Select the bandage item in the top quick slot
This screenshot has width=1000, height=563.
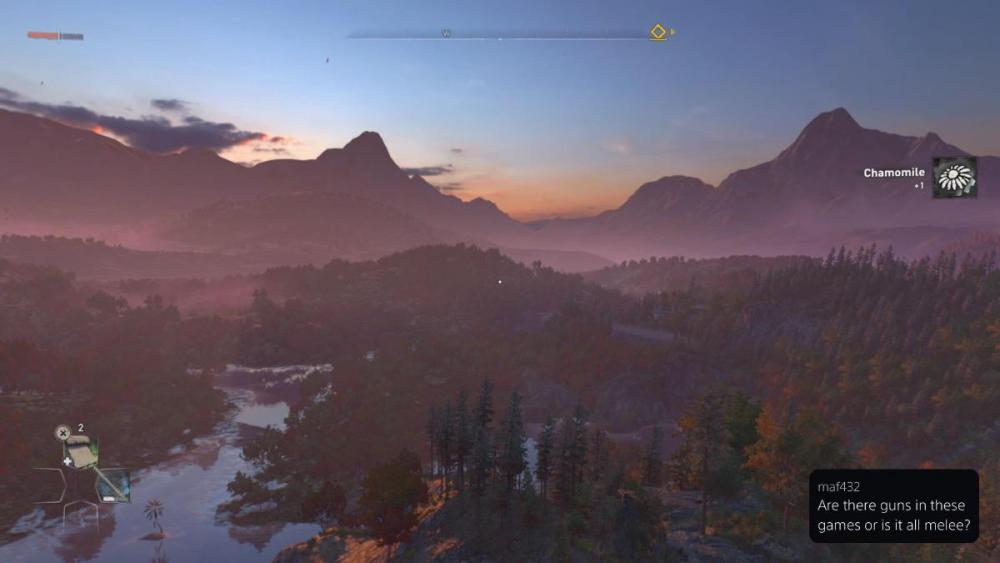[80, 454]
